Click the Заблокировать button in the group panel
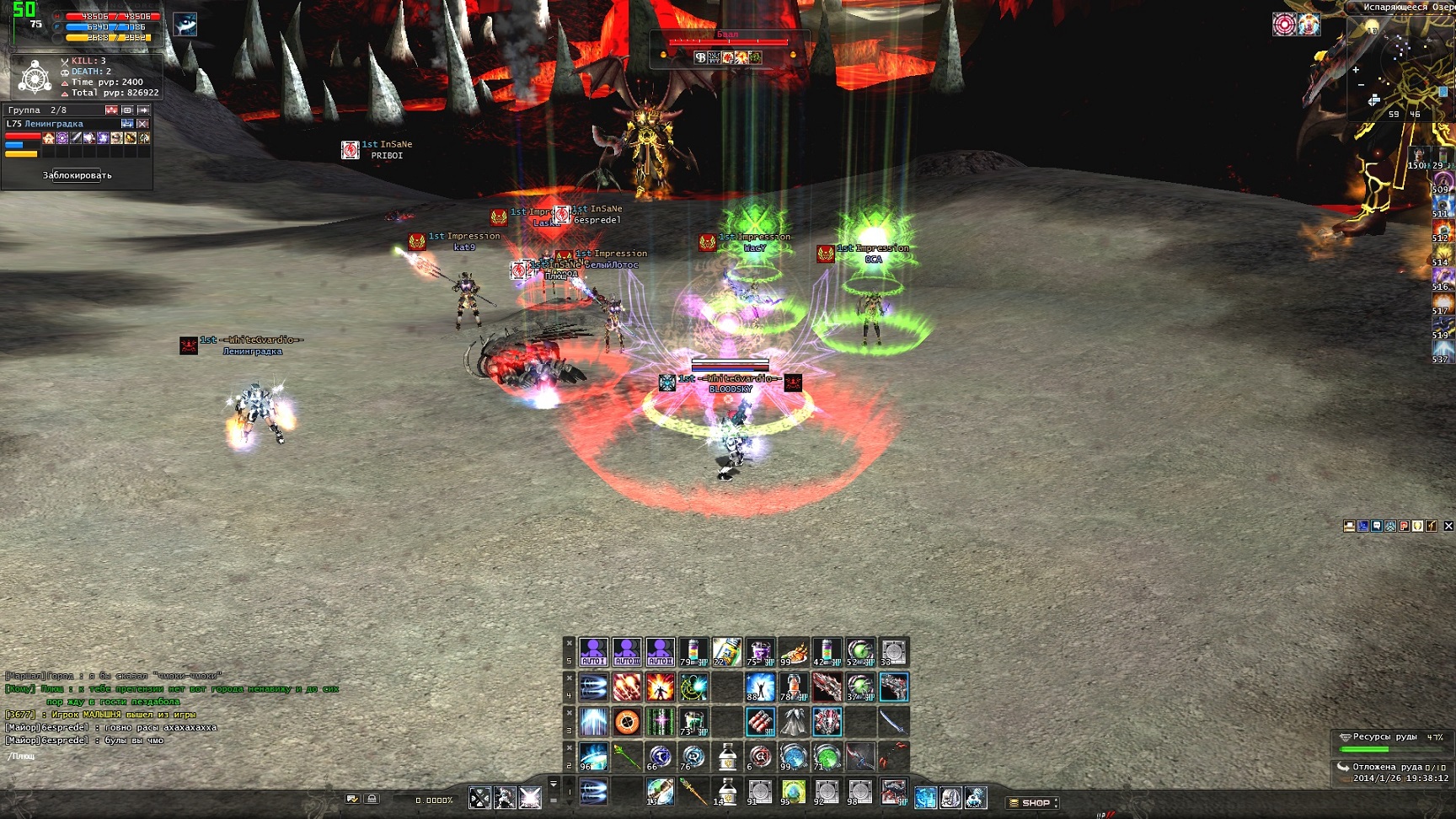The image size is (1456, 819). click(x=77, y=175)
